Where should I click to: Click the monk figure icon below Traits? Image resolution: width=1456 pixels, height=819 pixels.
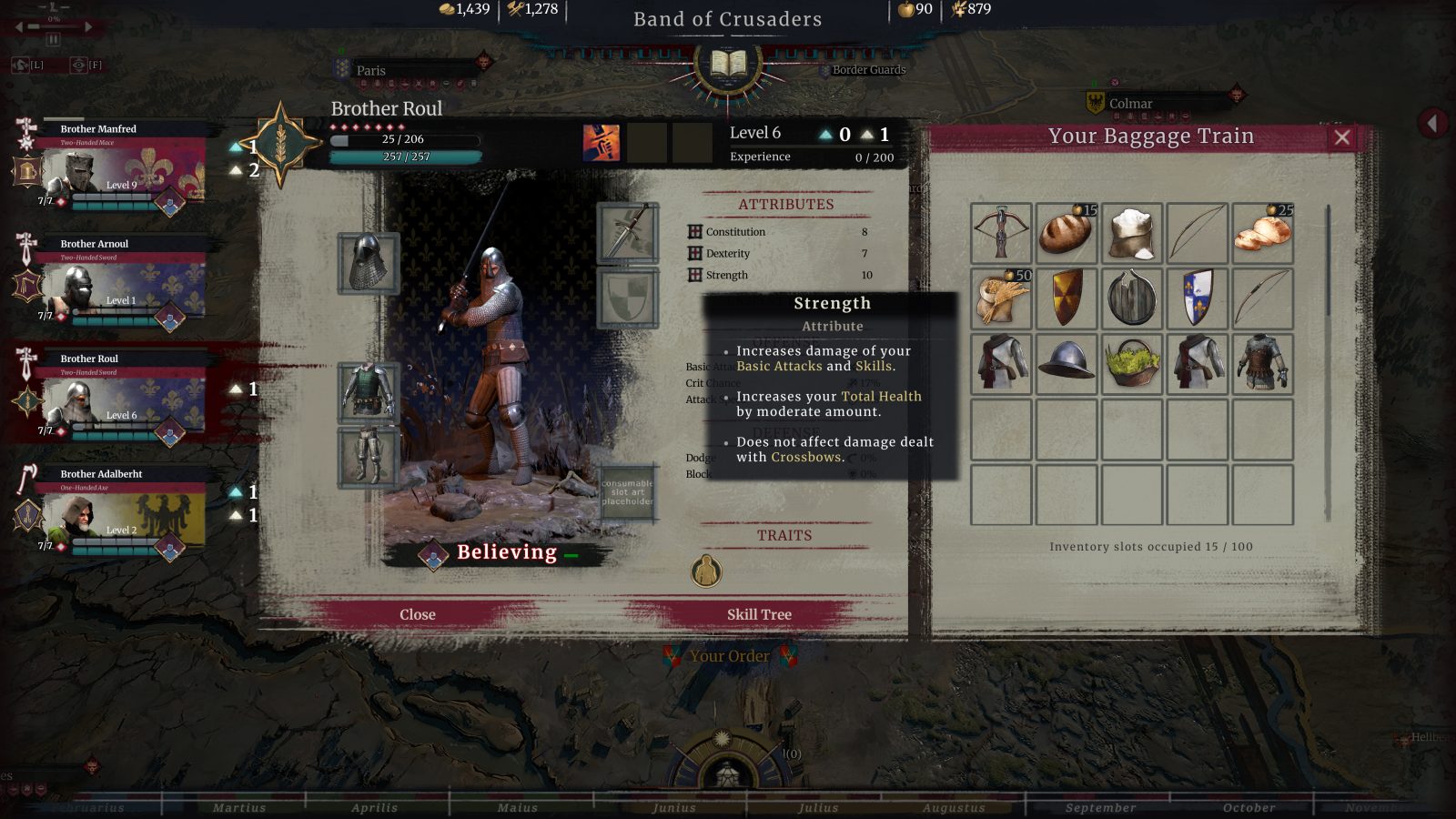[708, 572]
